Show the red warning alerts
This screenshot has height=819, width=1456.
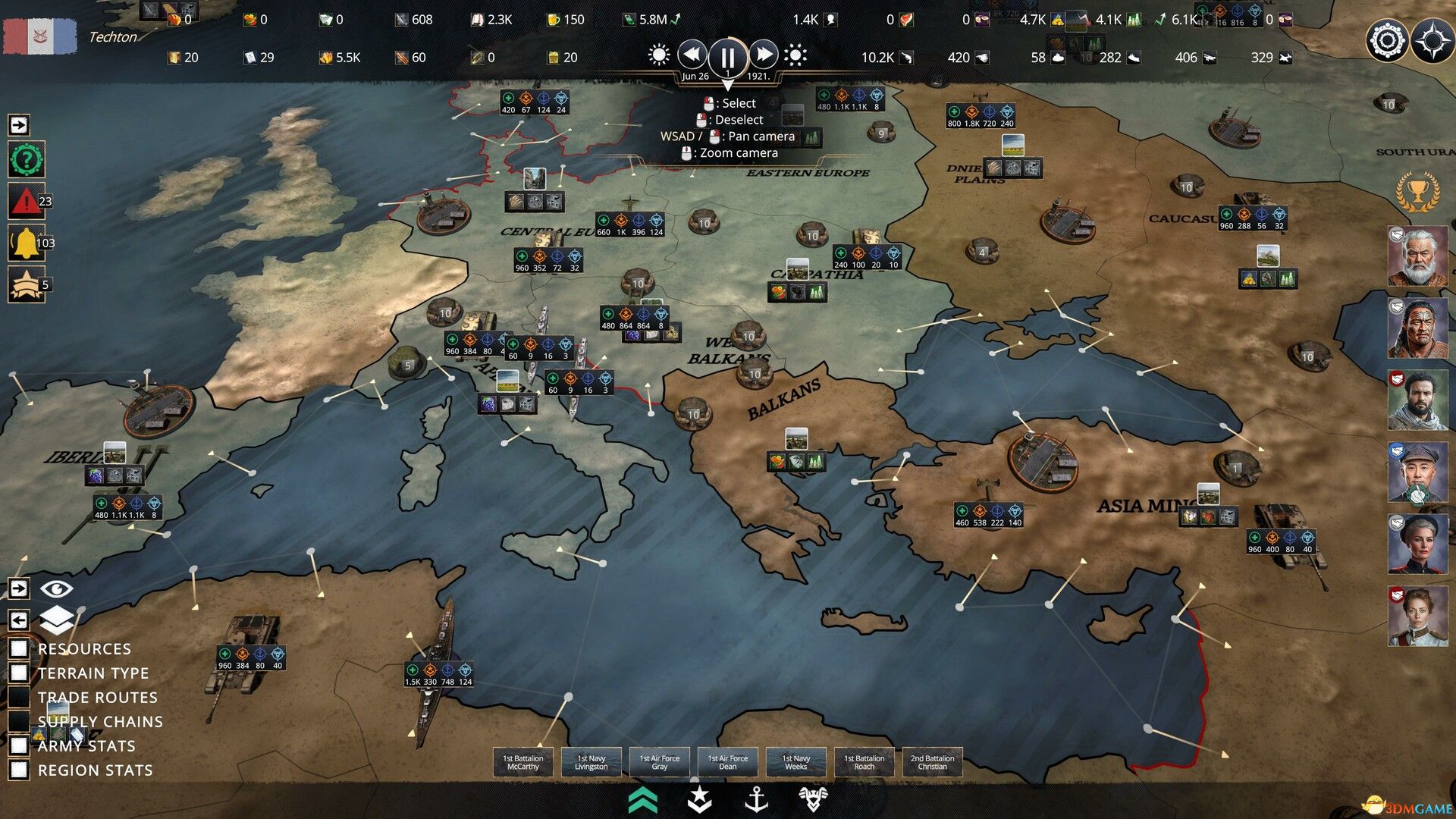(26, 202)
